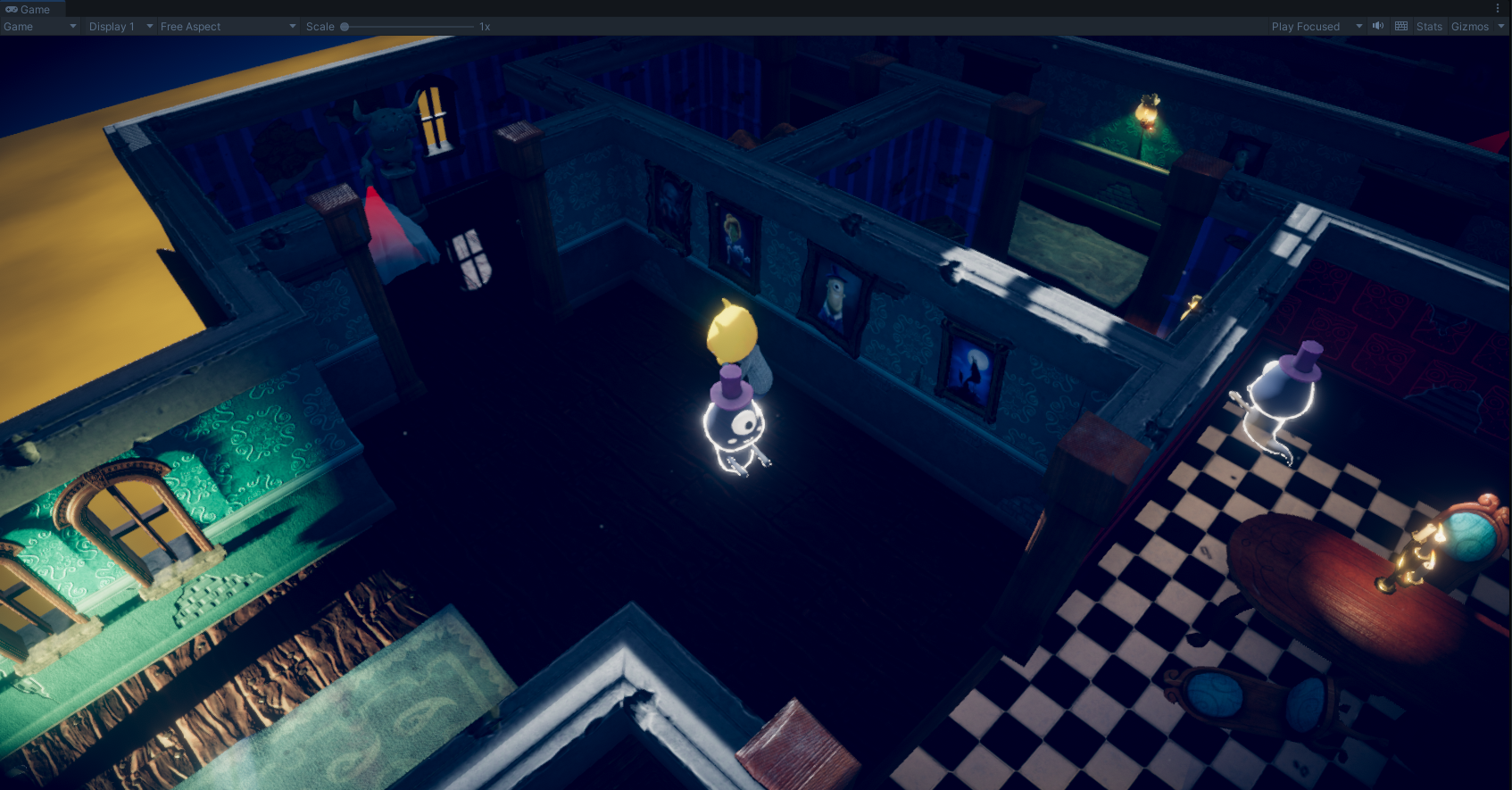The height and width of the screenshot is (790, 1512).
Task: Toggle the on-screen keyboard input icon
Action: click(x=1400, y=26)
